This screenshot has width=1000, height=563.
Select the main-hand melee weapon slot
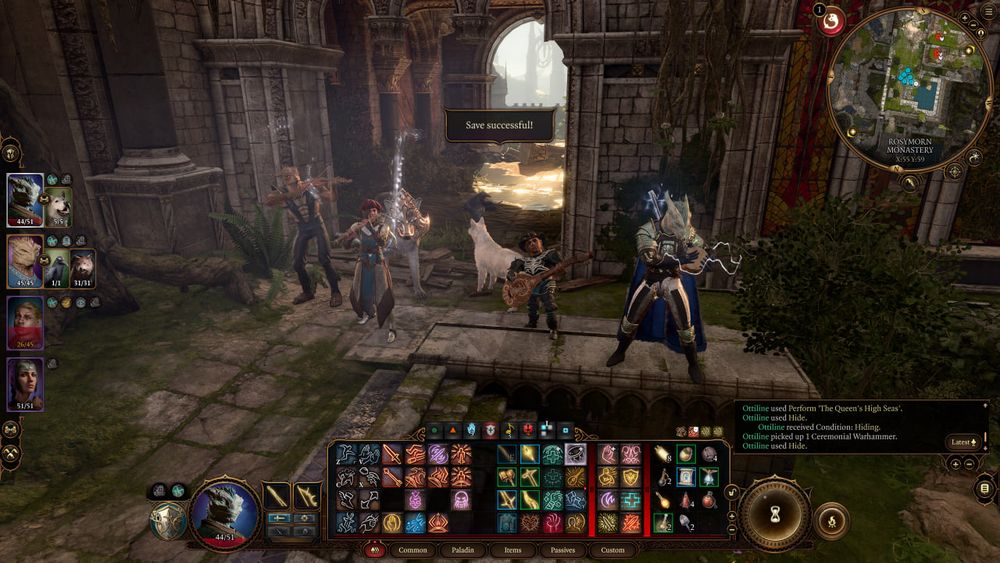pyautogui.click(x=278, y=495)
